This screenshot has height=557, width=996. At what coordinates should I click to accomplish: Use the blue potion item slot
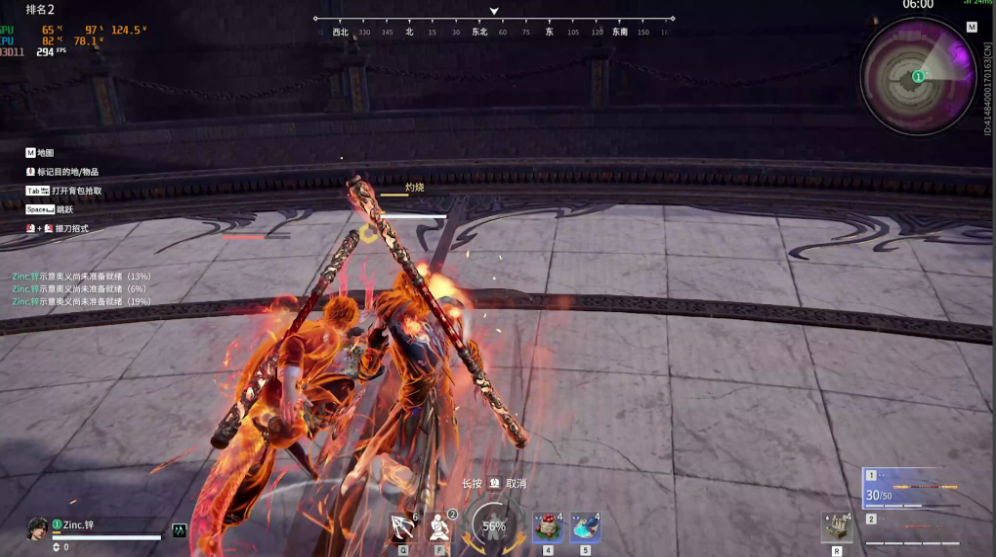tap(585, 527)
